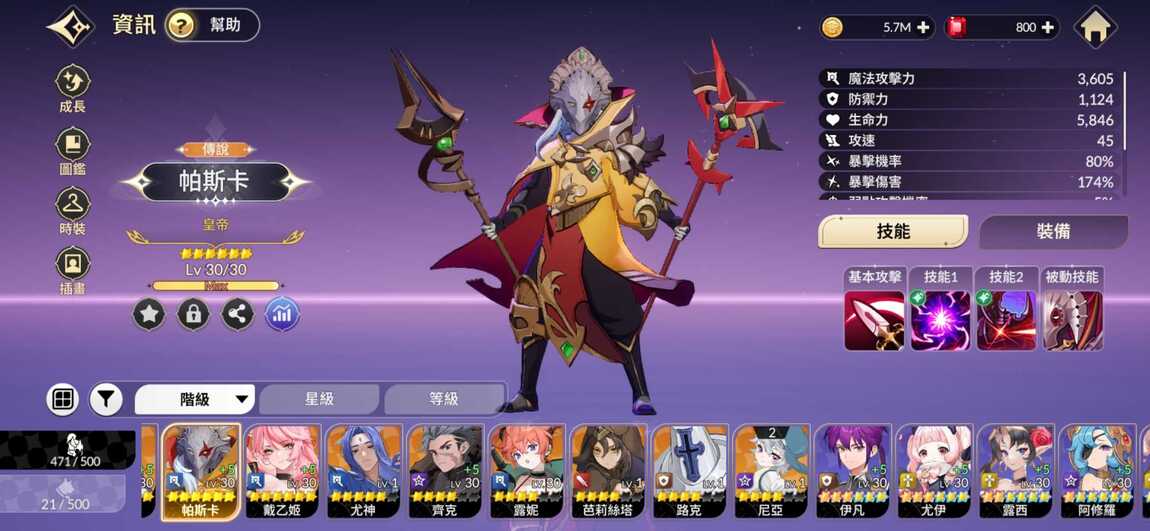Share the hero with share button

pos(237,315)
